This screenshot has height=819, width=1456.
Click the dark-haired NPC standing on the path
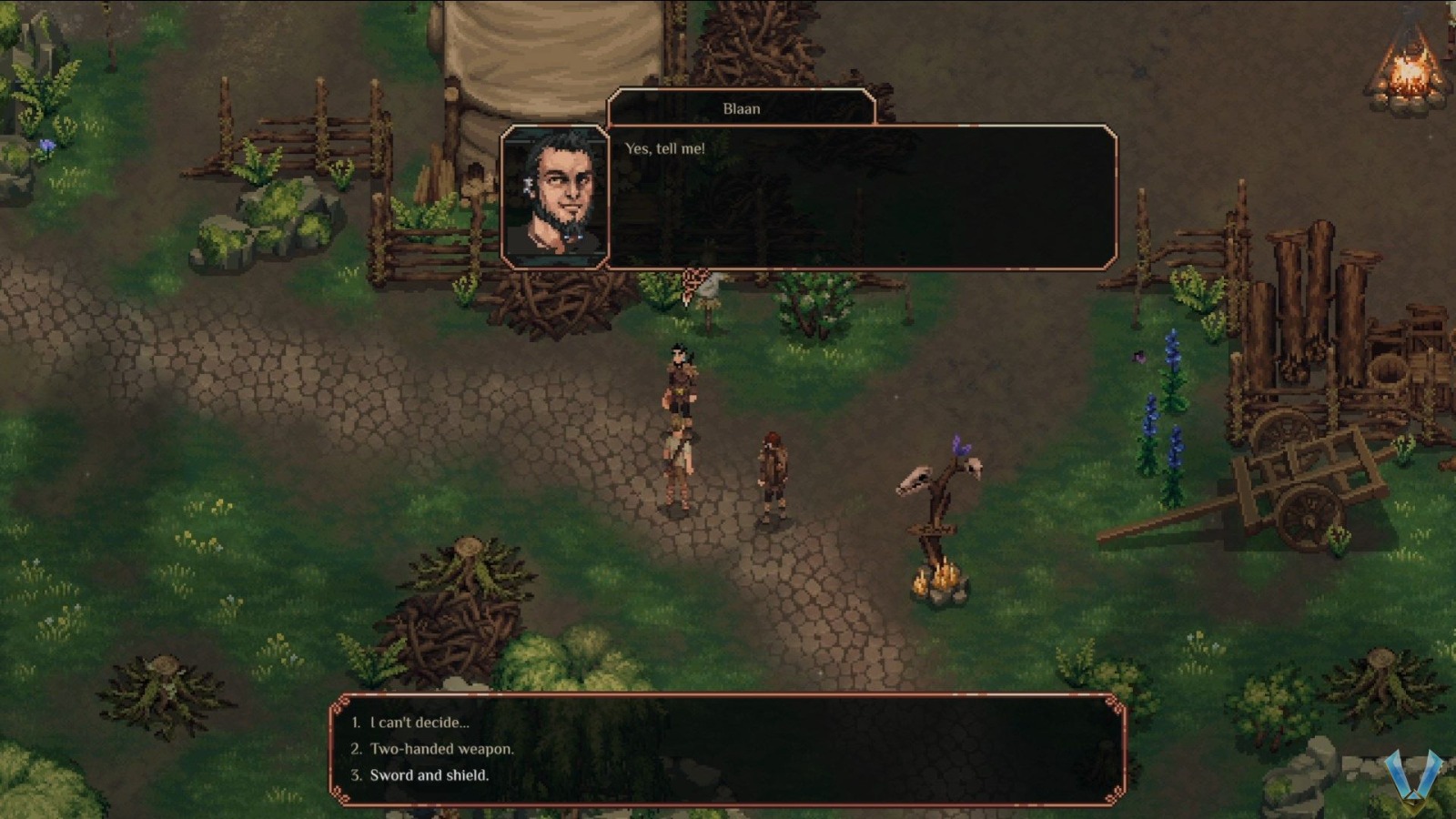click(x=682, y=387)
